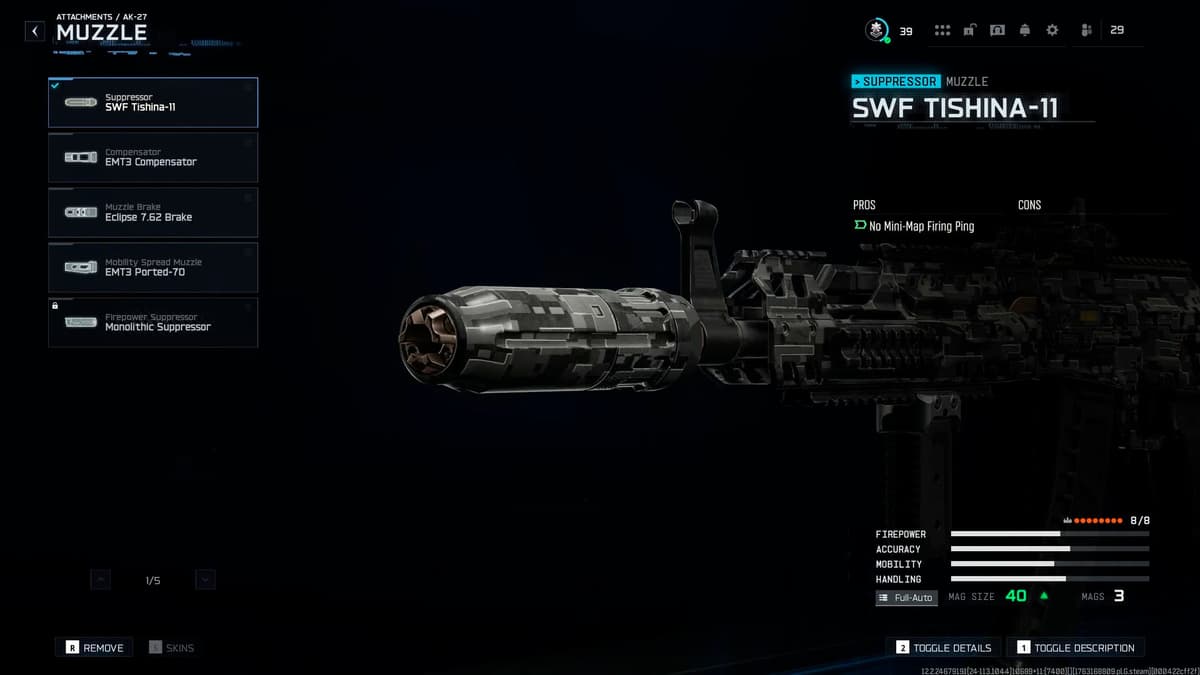This screenshot has width=1200, height=675.
Task: Change the Full-Auto fire mode
Action: point(906,598)
